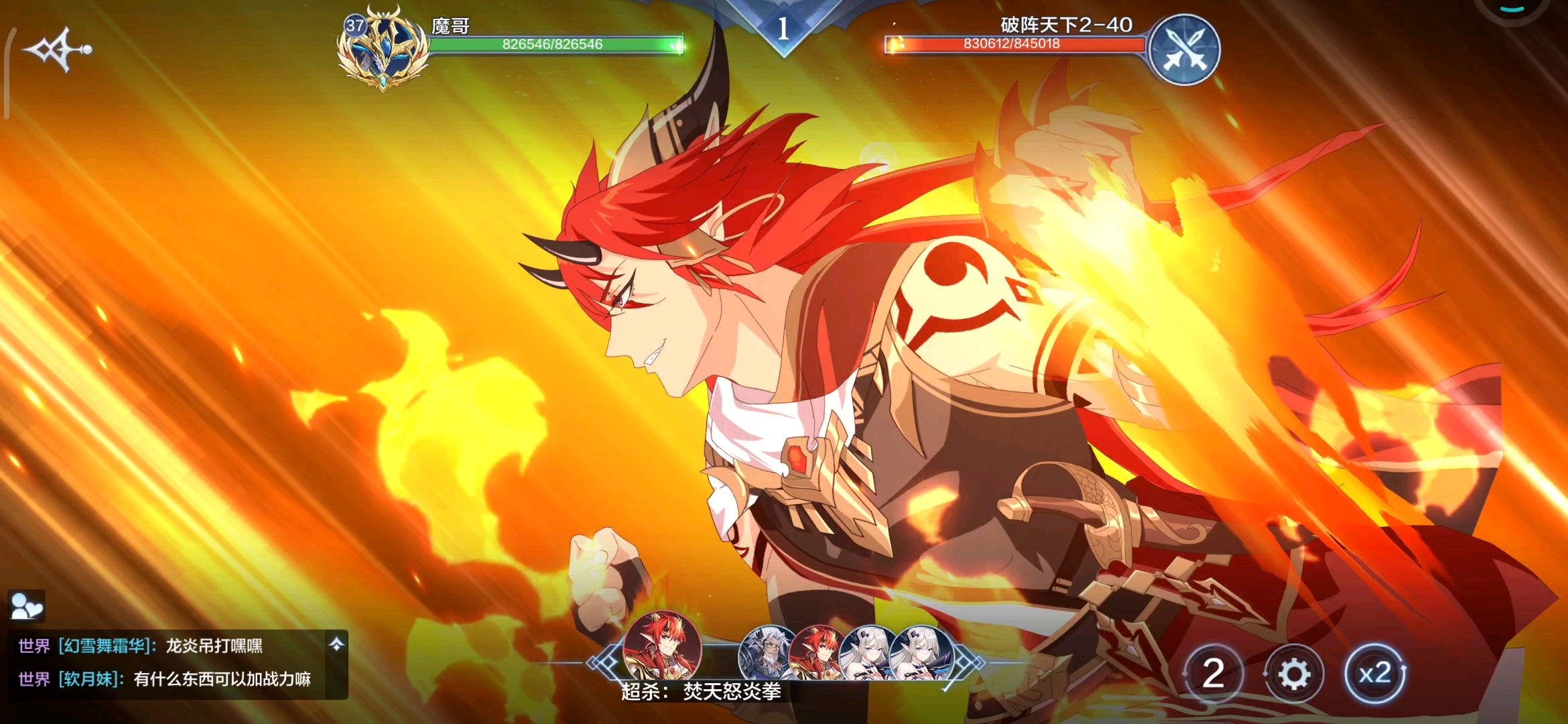Select the bearded elder turn-order portrait
The height and width of the screenshot is (724, 1568).
pos(769,652)
